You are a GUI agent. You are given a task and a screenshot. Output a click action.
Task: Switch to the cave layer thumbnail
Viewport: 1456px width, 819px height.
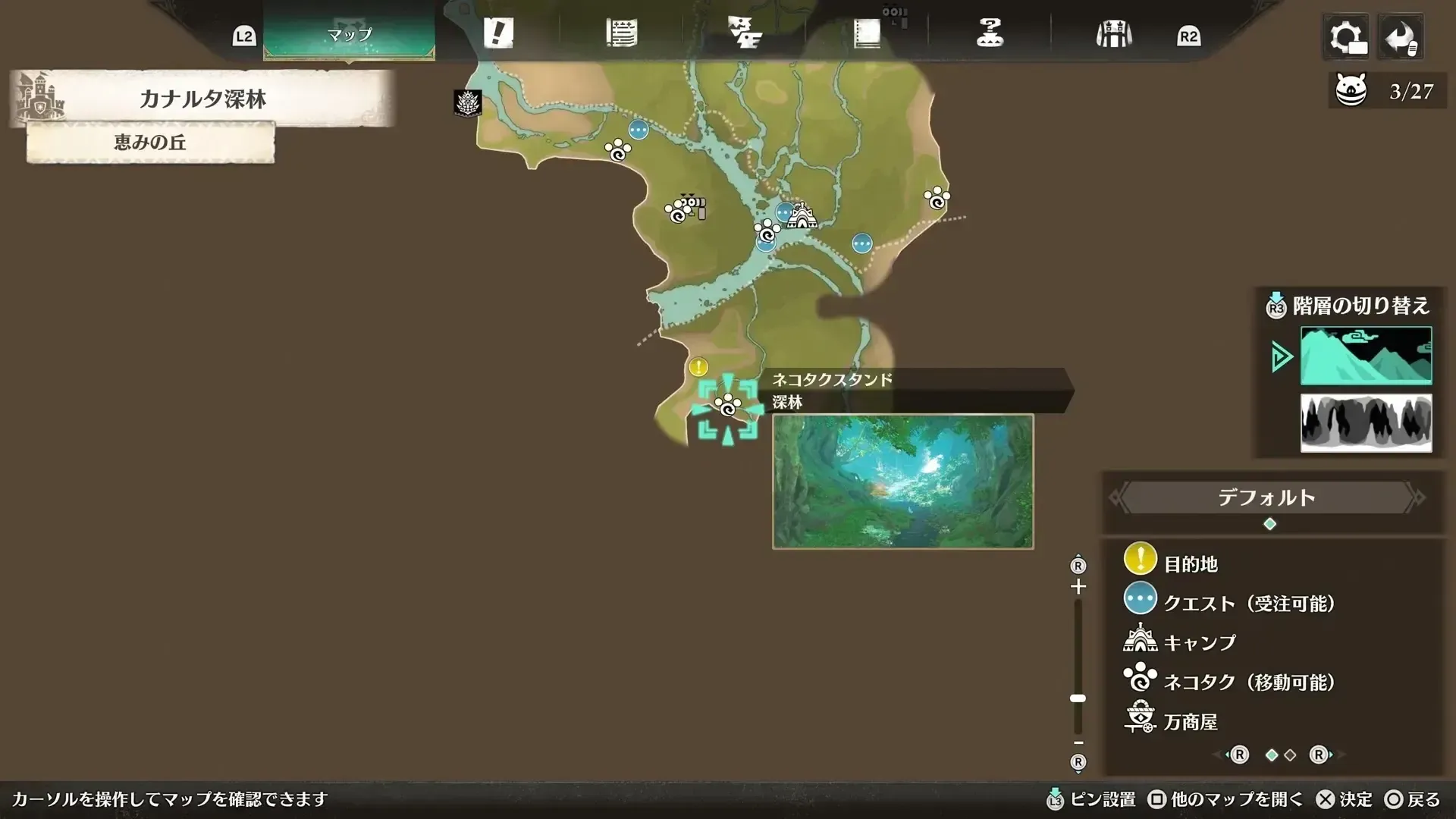point(1365,422)
